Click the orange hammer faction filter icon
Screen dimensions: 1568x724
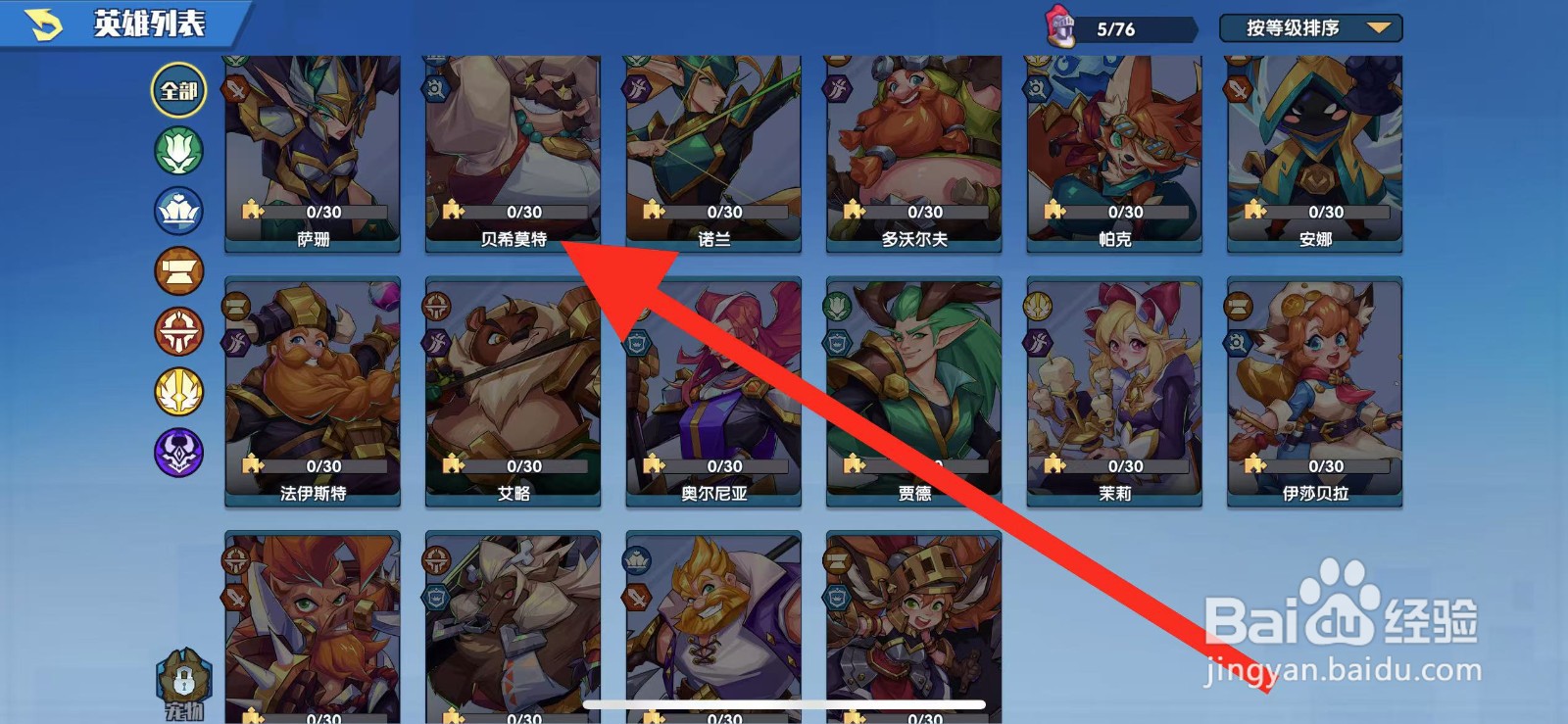pyautogui.click(x=177, y=271)
